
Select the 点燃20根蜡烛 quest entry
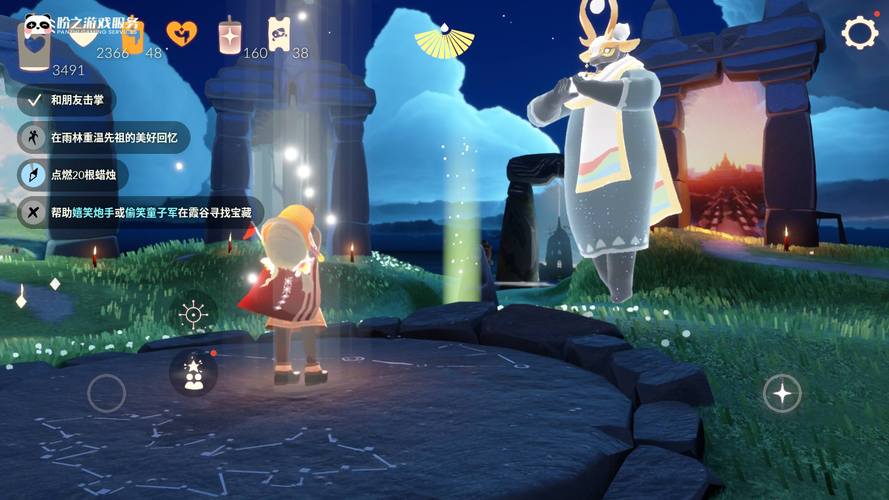(x=73, y=174)
